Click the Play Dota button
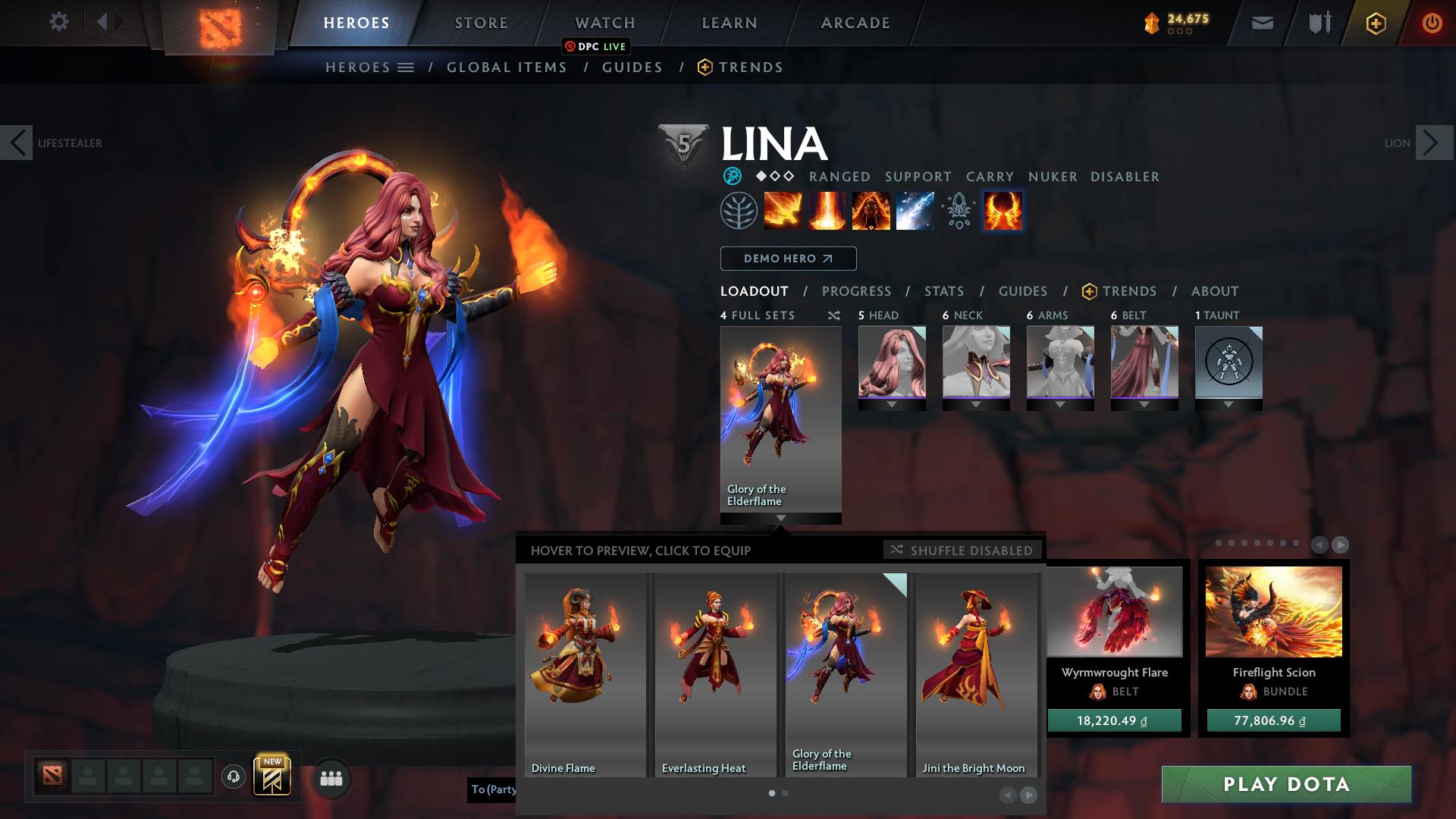This screenshot has width=1456, height=819. pyautogui.click(x=1286, y=784)
